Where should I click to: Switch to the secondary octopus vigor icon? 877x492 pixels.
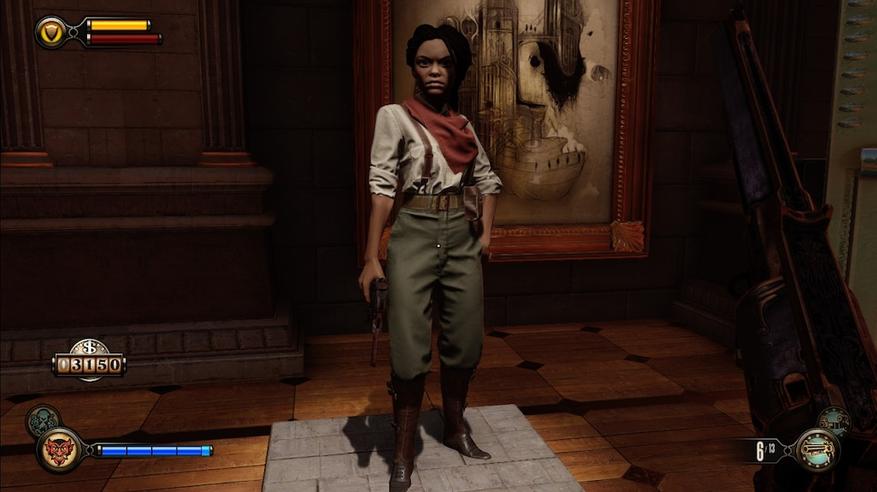[x=42, y=420]
